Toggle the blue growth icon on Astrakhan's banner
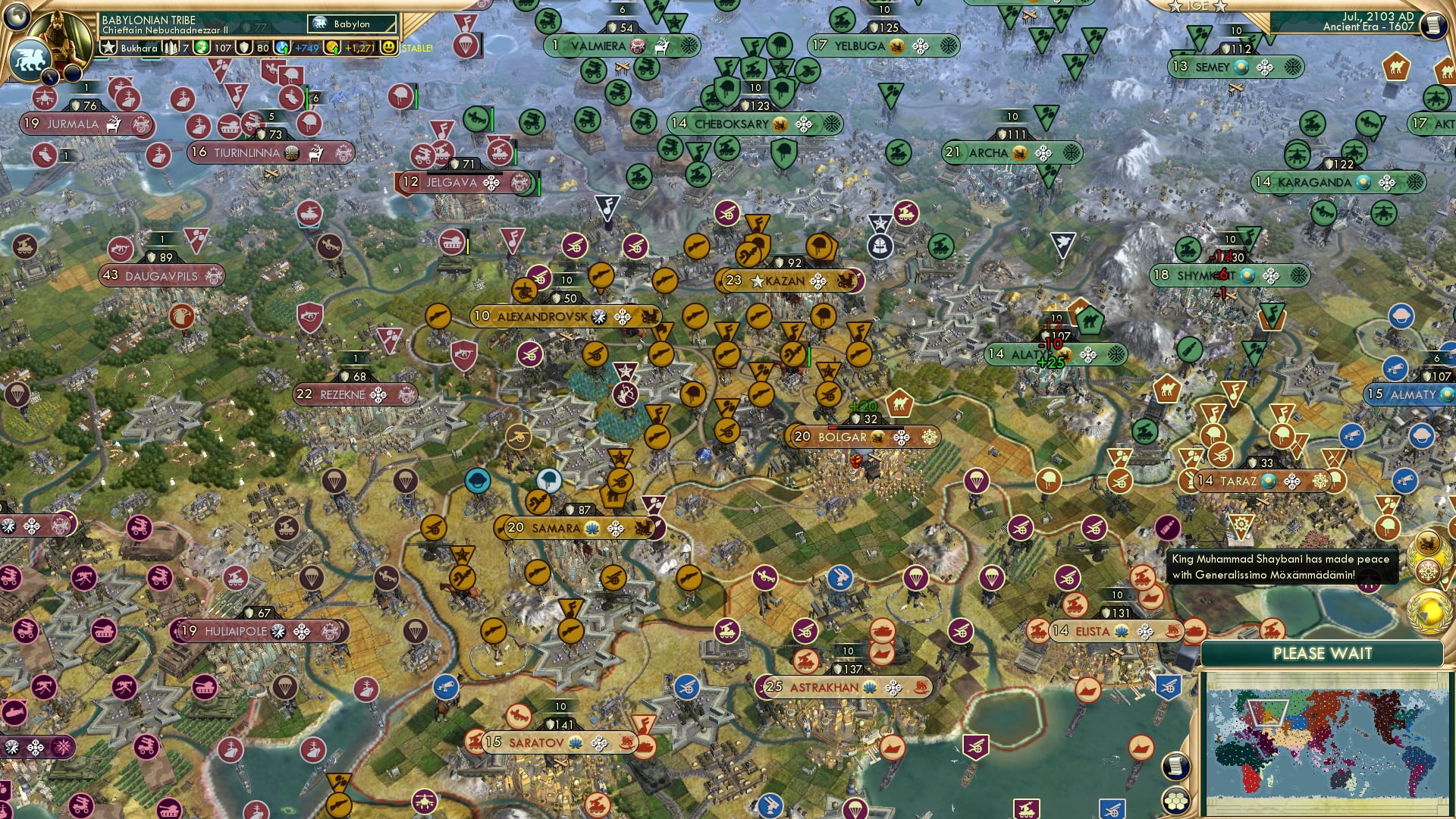The width and height of the screenshot is (1456, 819). pos(869,687)
